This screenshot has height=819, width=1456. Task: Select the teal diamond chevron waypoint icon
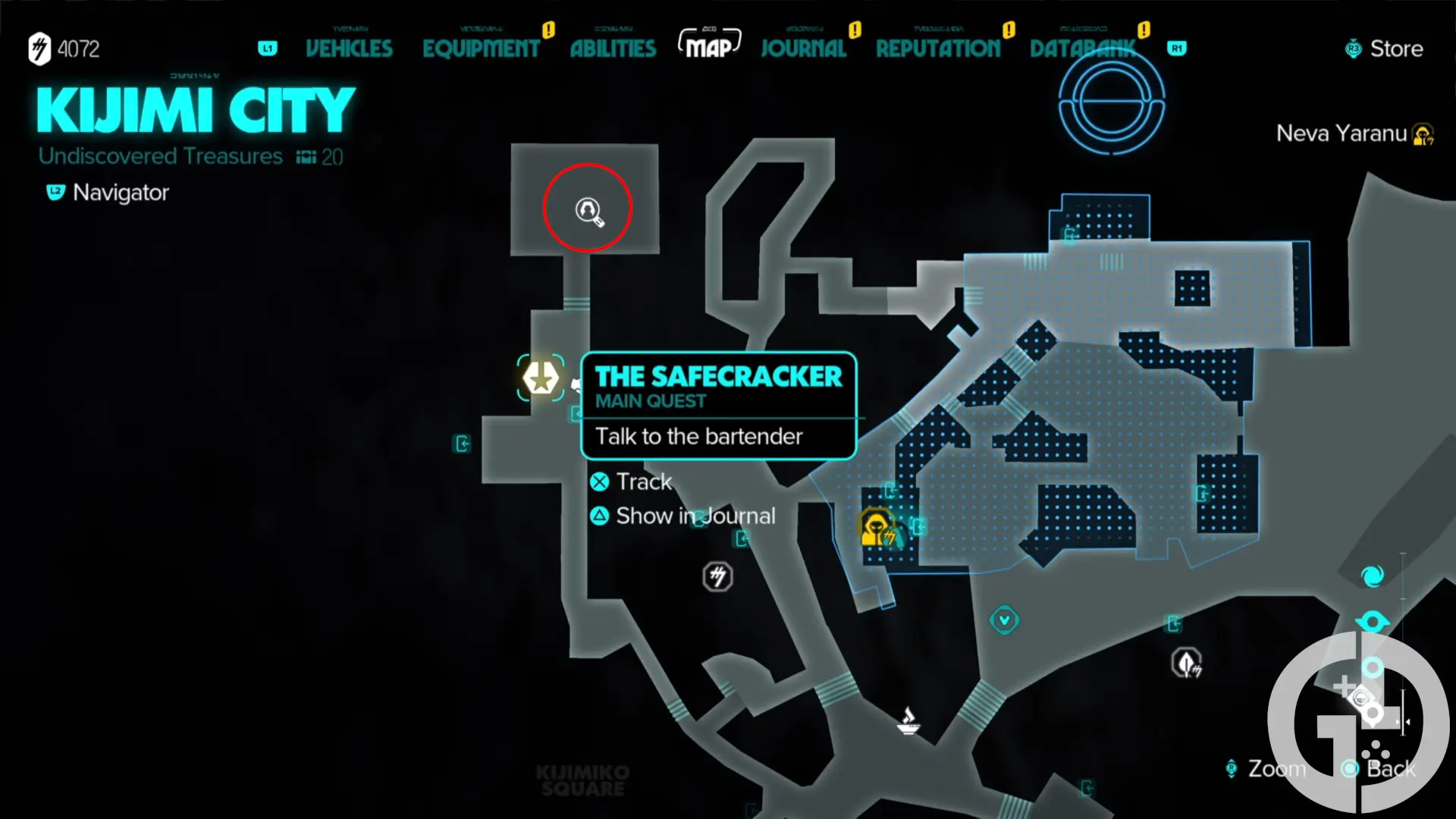1004,620
